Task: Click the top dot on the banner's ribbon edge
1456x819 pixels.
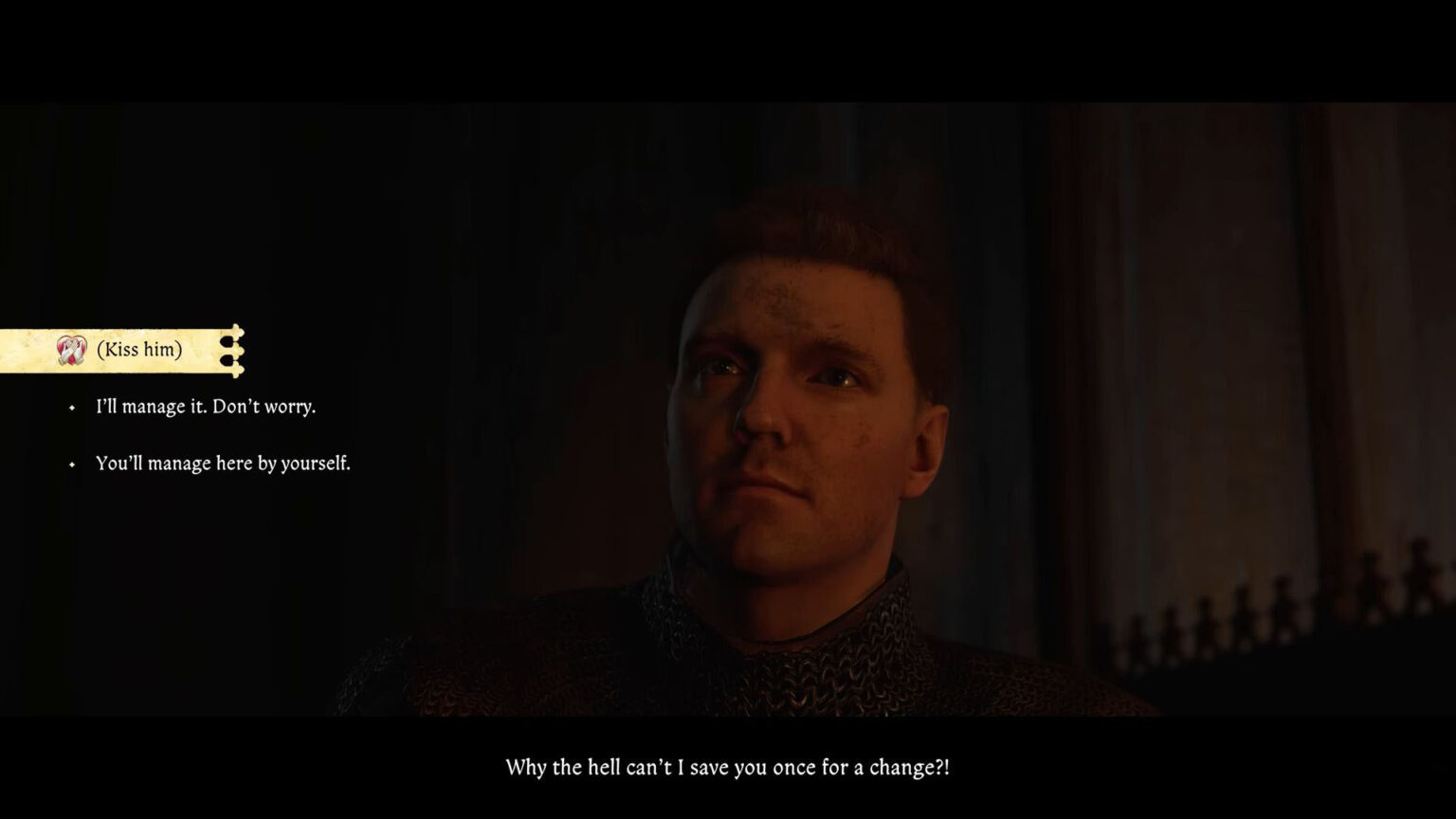Action: point(226,343)
